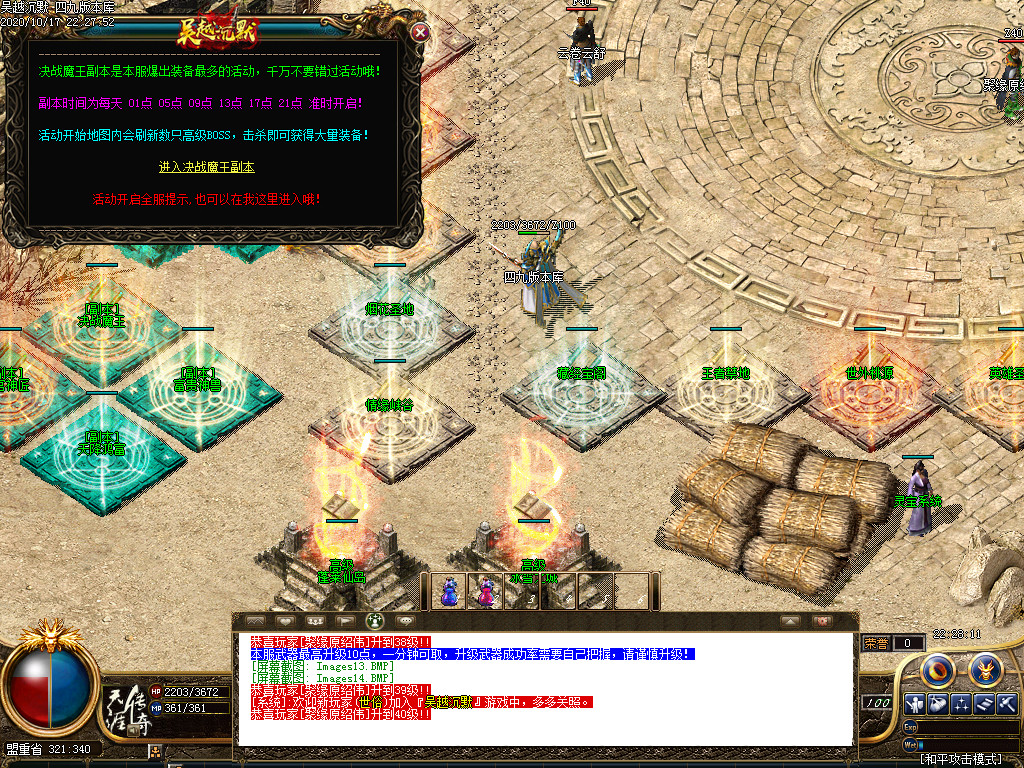Click the chat message log box

coord(545,688)
